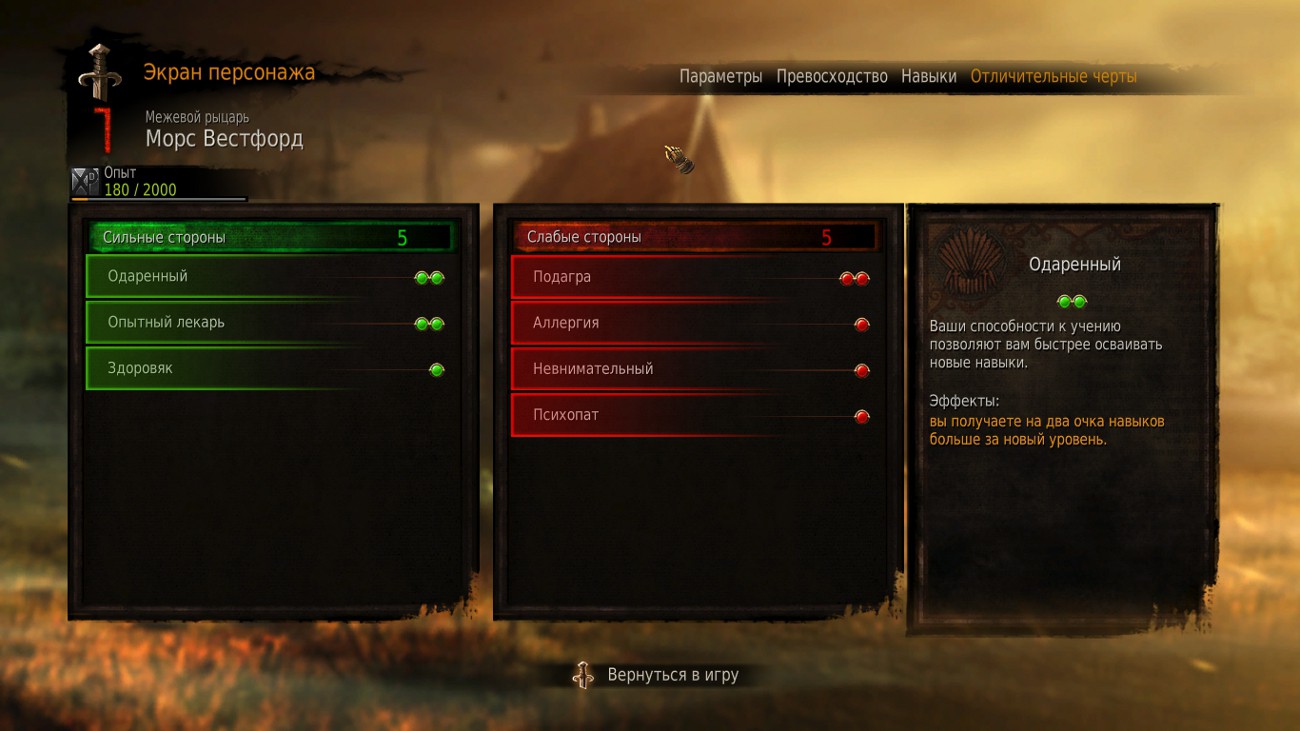1300x731 pixels.
Task: Show the Навыки tab
Action: pyautogui.click(x=928, y=77)
